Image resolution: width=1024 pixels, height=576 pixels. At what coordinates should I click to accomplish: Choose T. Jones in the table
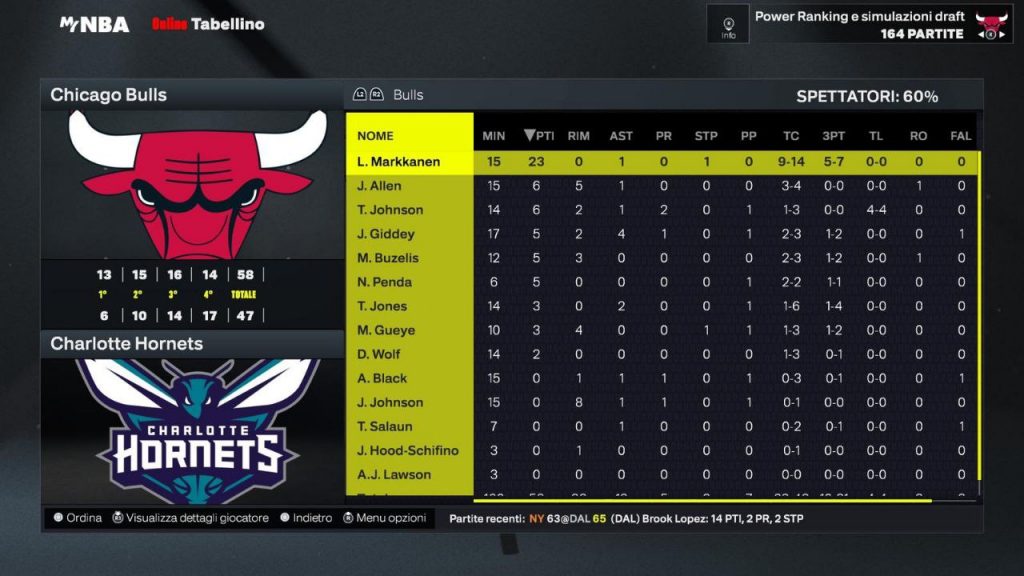click(x=384, y=306)
